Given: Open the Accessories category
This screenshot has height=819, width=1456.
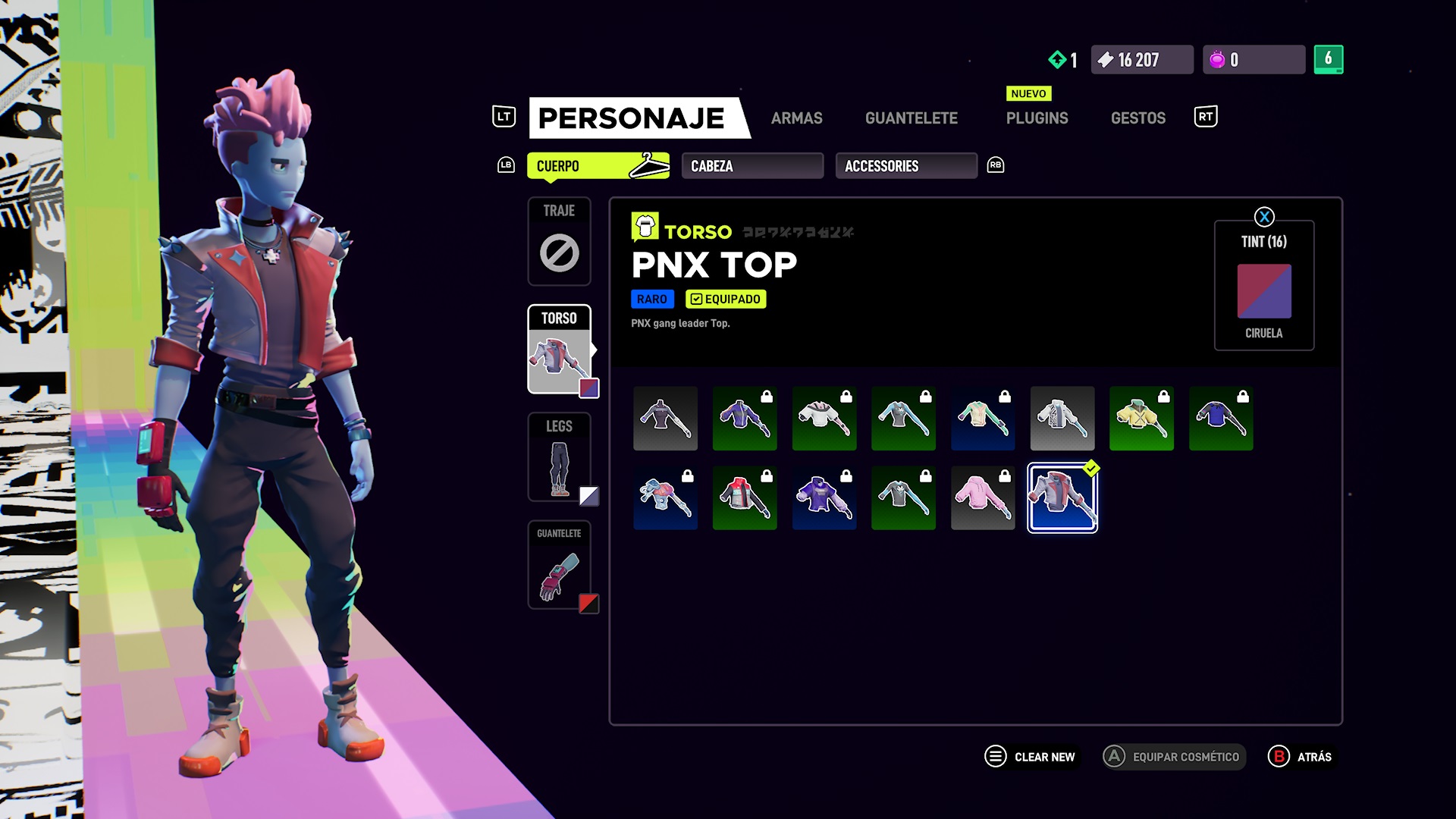Looking at the screenshot, I should point(905,166).
